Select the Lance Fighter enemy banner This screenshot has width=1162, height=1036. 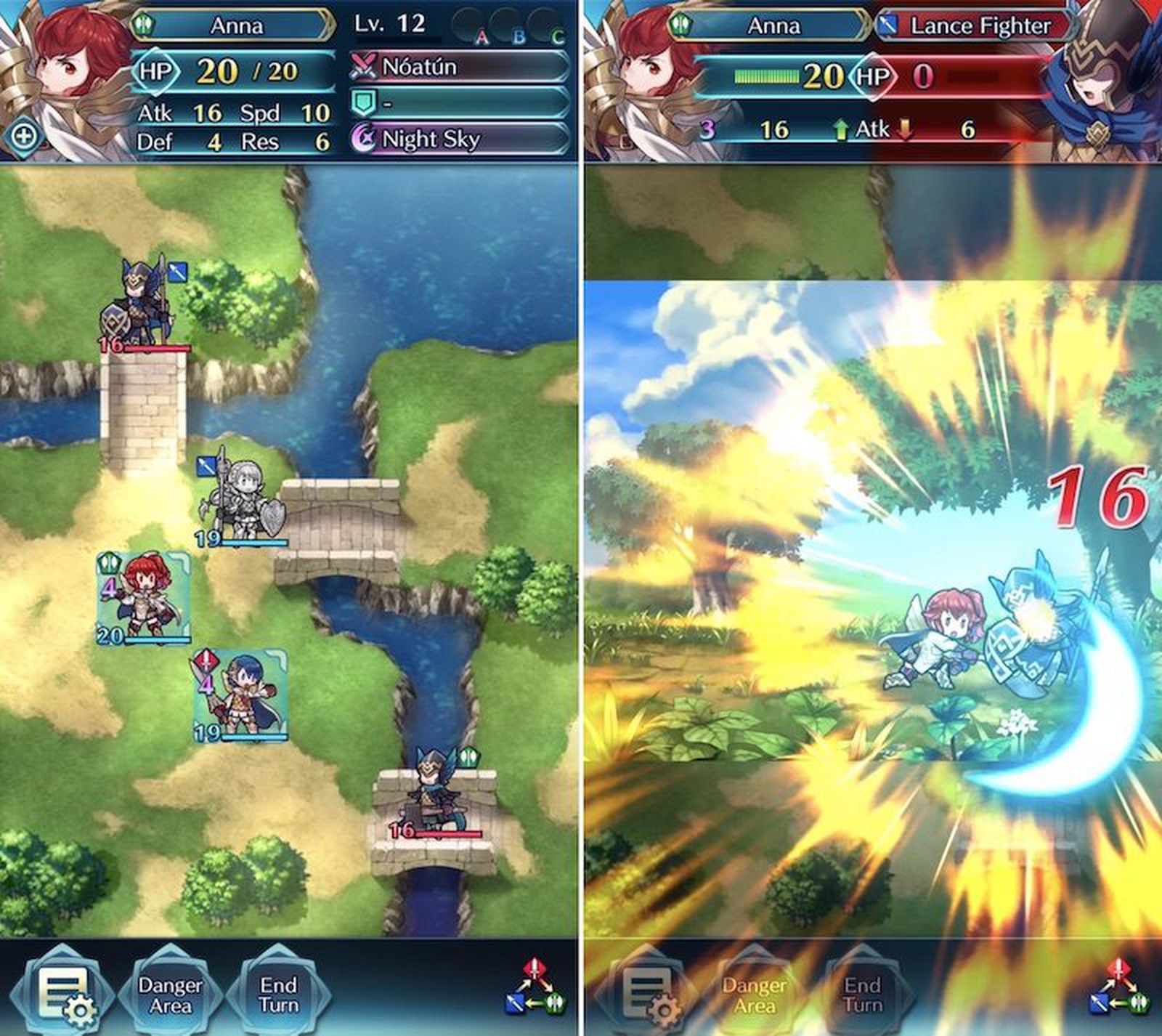pos(977,25)
